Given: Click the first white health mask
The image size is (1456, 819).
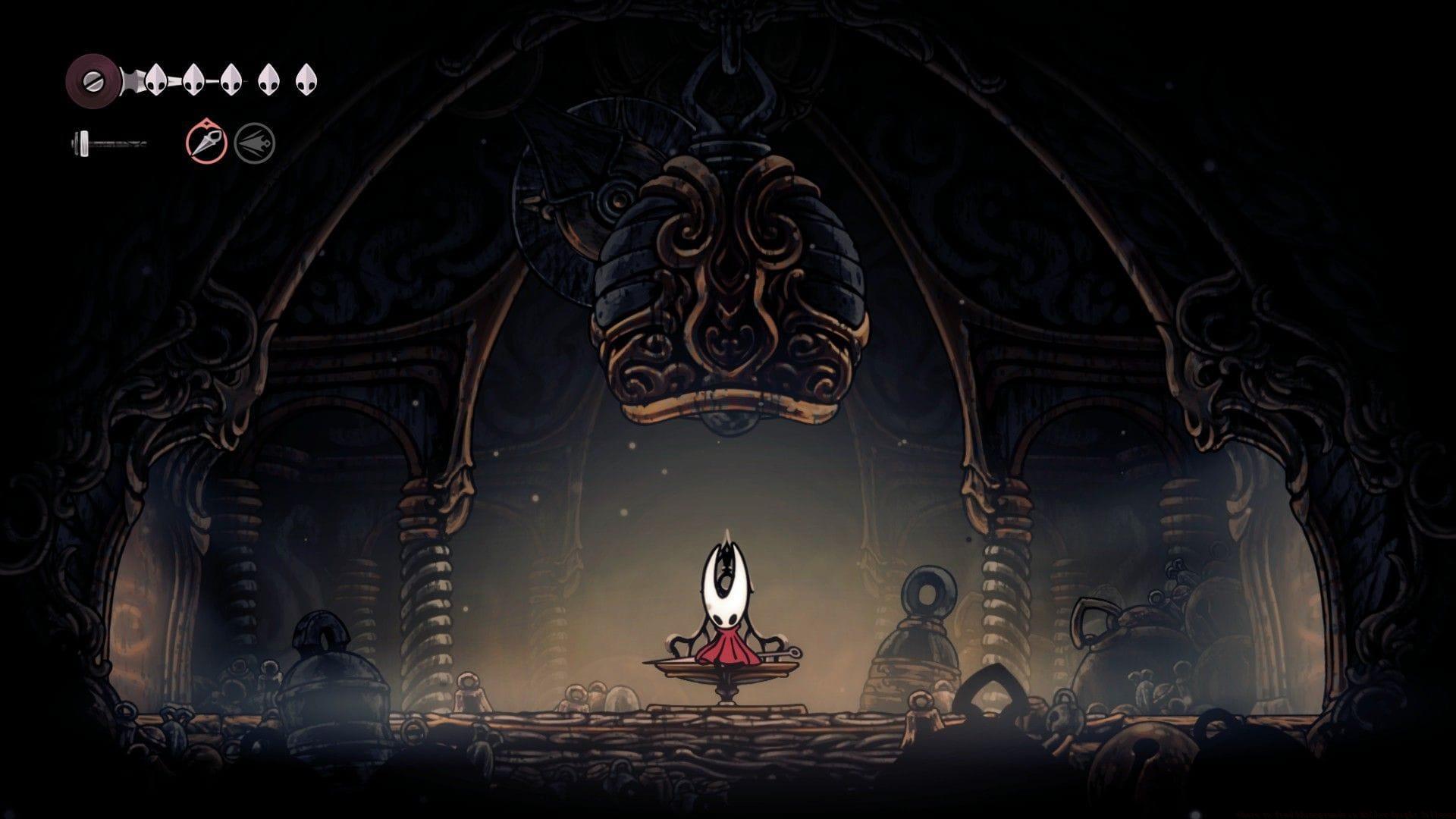Looking at the screenshot, I should (157, 78).
